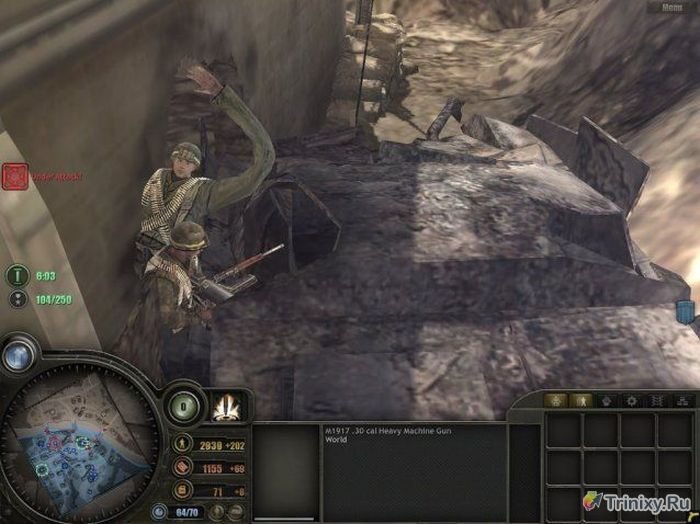Click the fuel resource icon
Image resolution: width=700 pixels, height=524 pixels.
[x=183, y=489]
